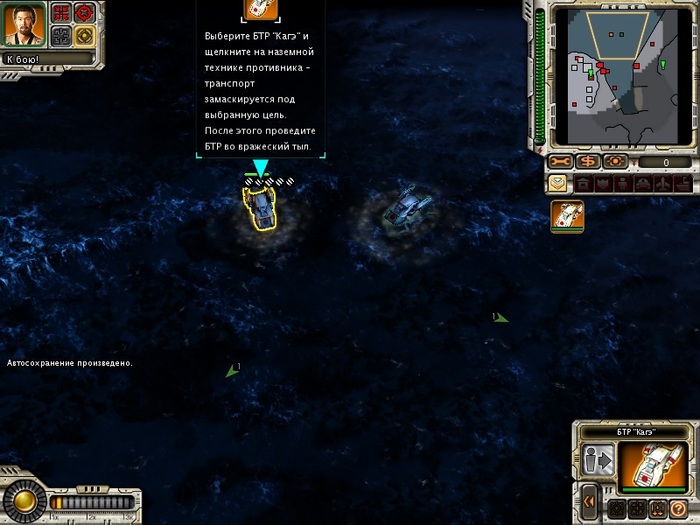Open the gear-shaped powers button below minimap

(x=615, y=162)
